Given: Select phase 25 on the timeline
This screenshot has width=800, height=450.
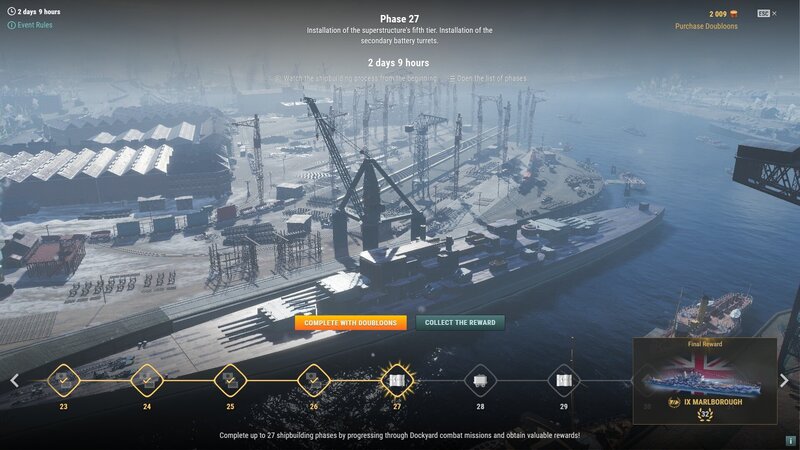Looking at the screenshot, I should pyautogui.click(x=230, y=380).
